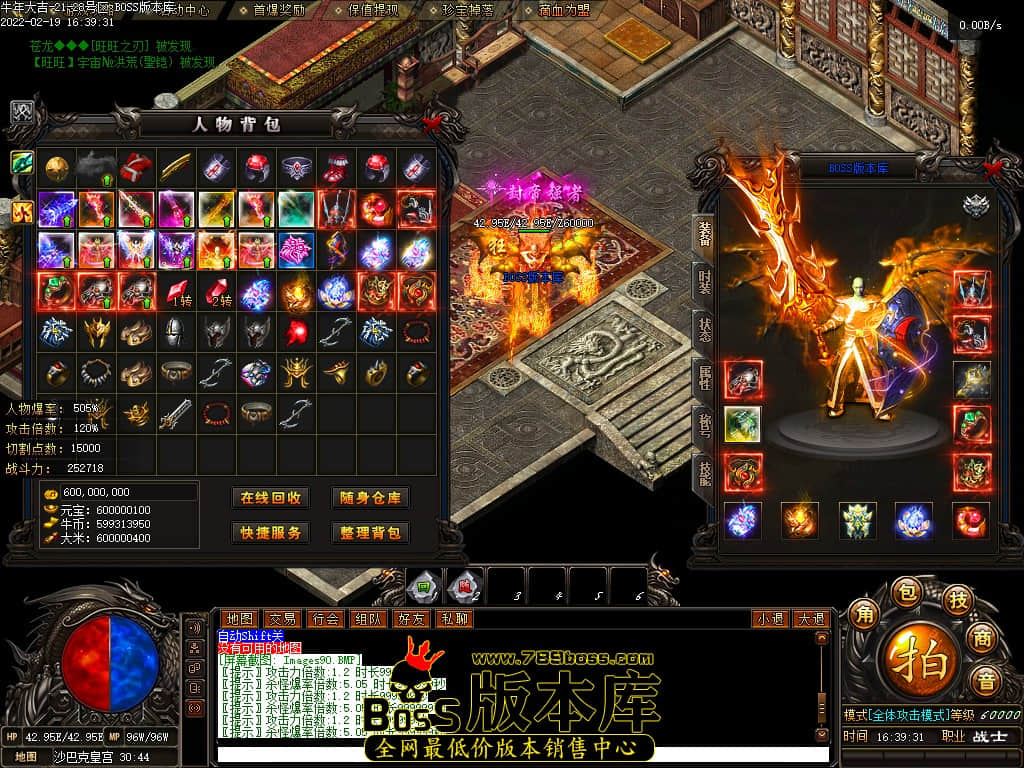Select the 2转 red crystal item
Screen dimensions: 1024x768
pos(217,292)
